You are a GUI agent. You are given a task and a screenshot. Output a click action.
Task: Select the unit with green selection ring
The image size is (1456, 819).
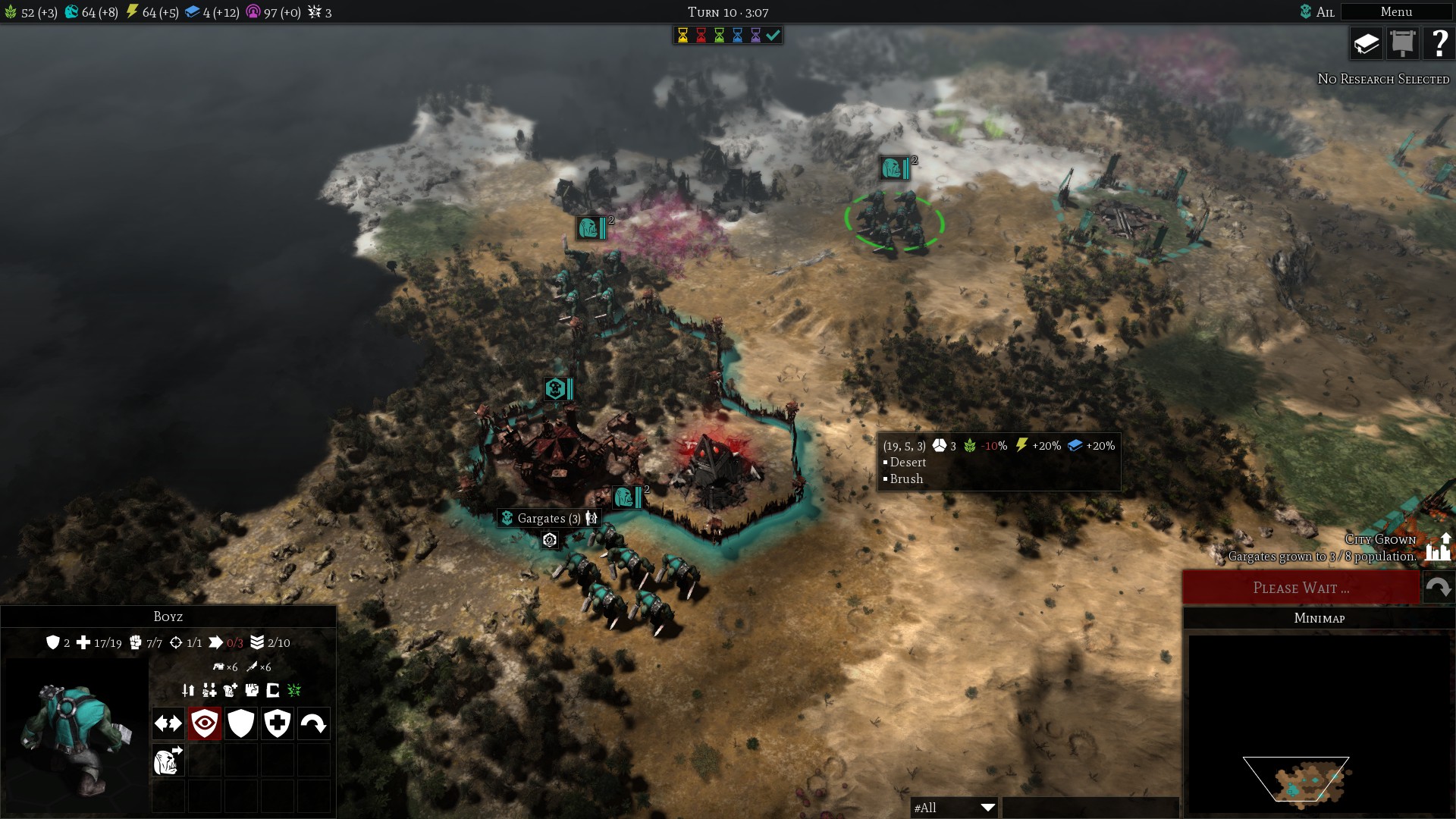(894, 221)
